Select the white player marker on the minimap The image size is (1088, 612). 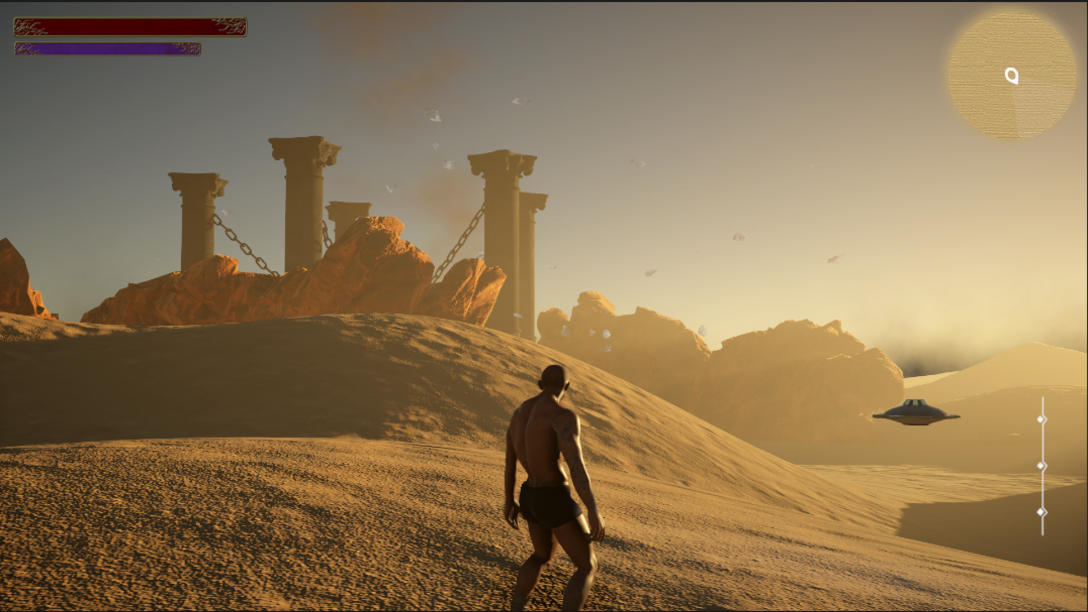tap(1011, 75)
